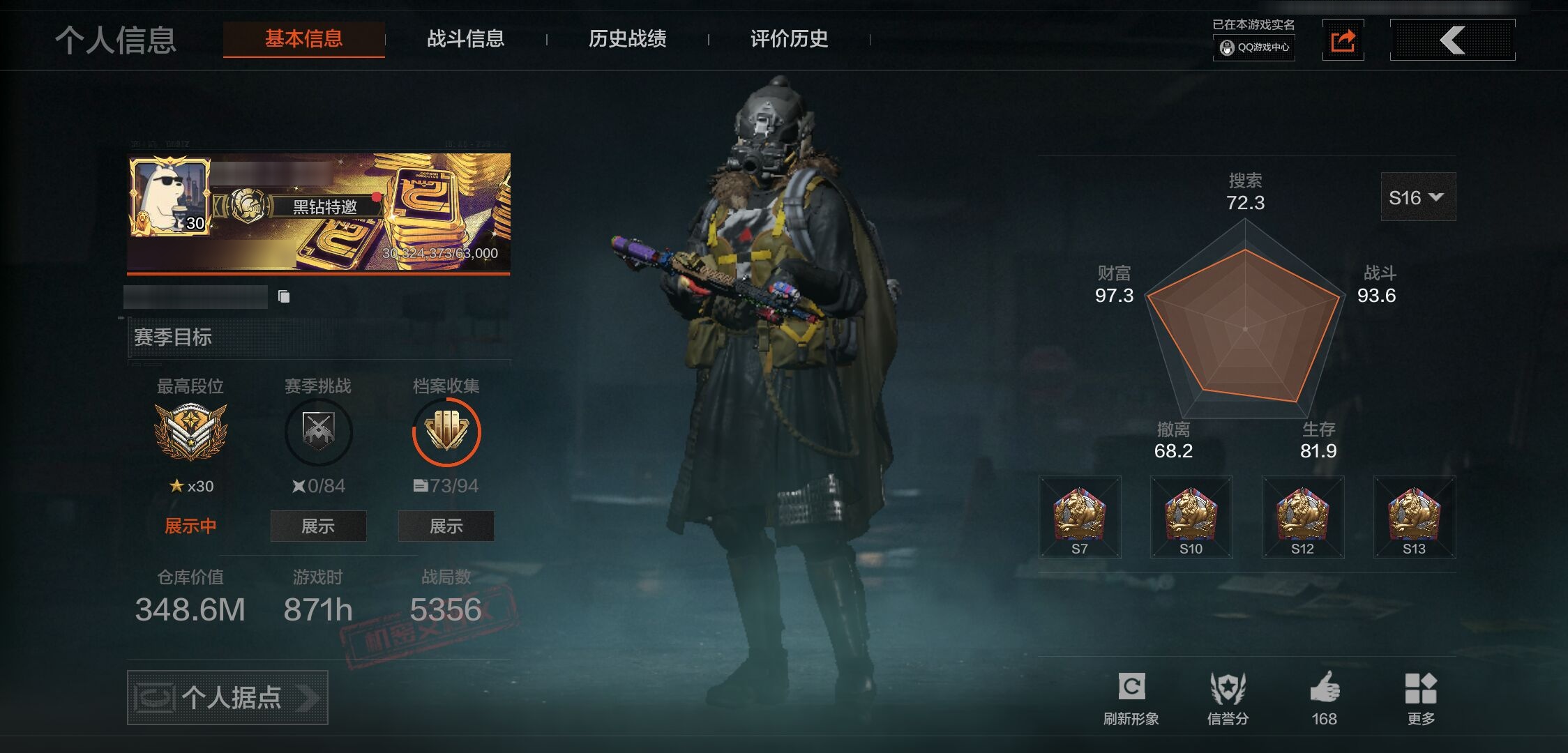Image resolution: width=1568 pixels, height=753 pixels.
Task: Click the orange share button
Action: coord(1343,40)
